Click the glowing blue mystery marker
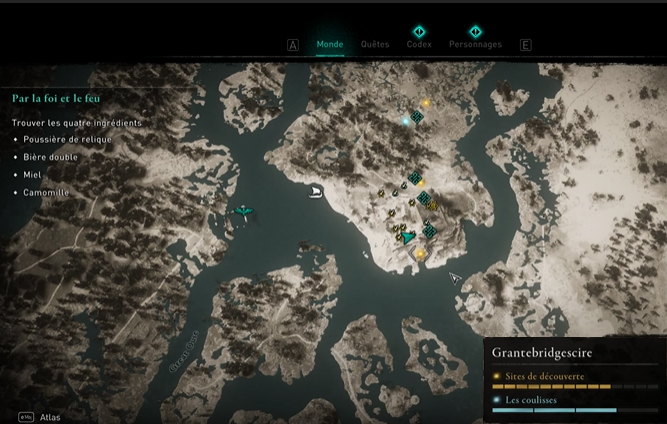This screenshot has width=667, height=424. tap(405, 121)
